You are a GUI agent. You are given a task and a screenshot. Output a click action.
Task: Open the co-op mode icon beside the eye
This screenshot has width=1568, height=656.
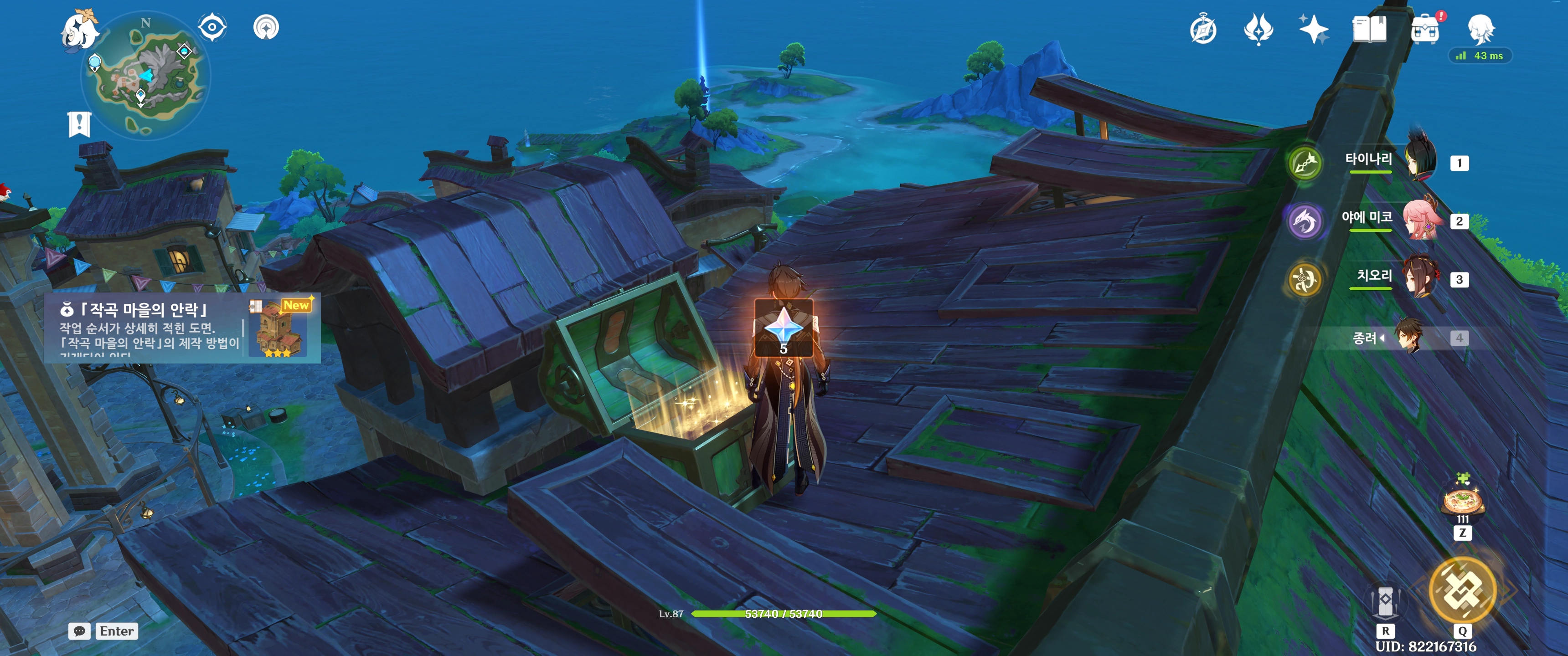point(266,27)
